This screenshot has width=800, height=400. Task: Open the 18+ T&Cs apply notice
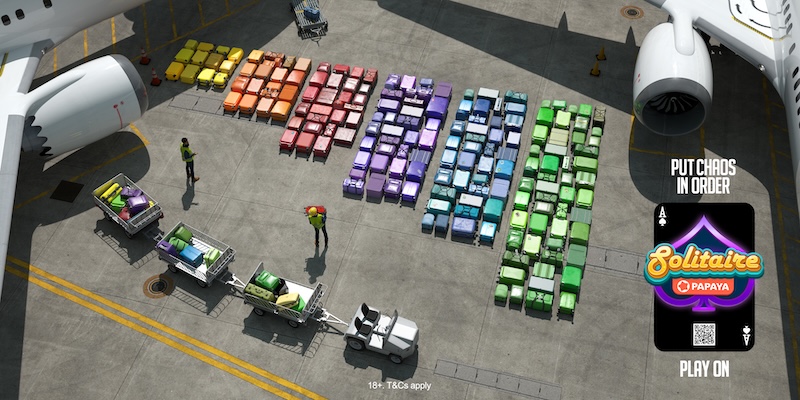point(399,384)
